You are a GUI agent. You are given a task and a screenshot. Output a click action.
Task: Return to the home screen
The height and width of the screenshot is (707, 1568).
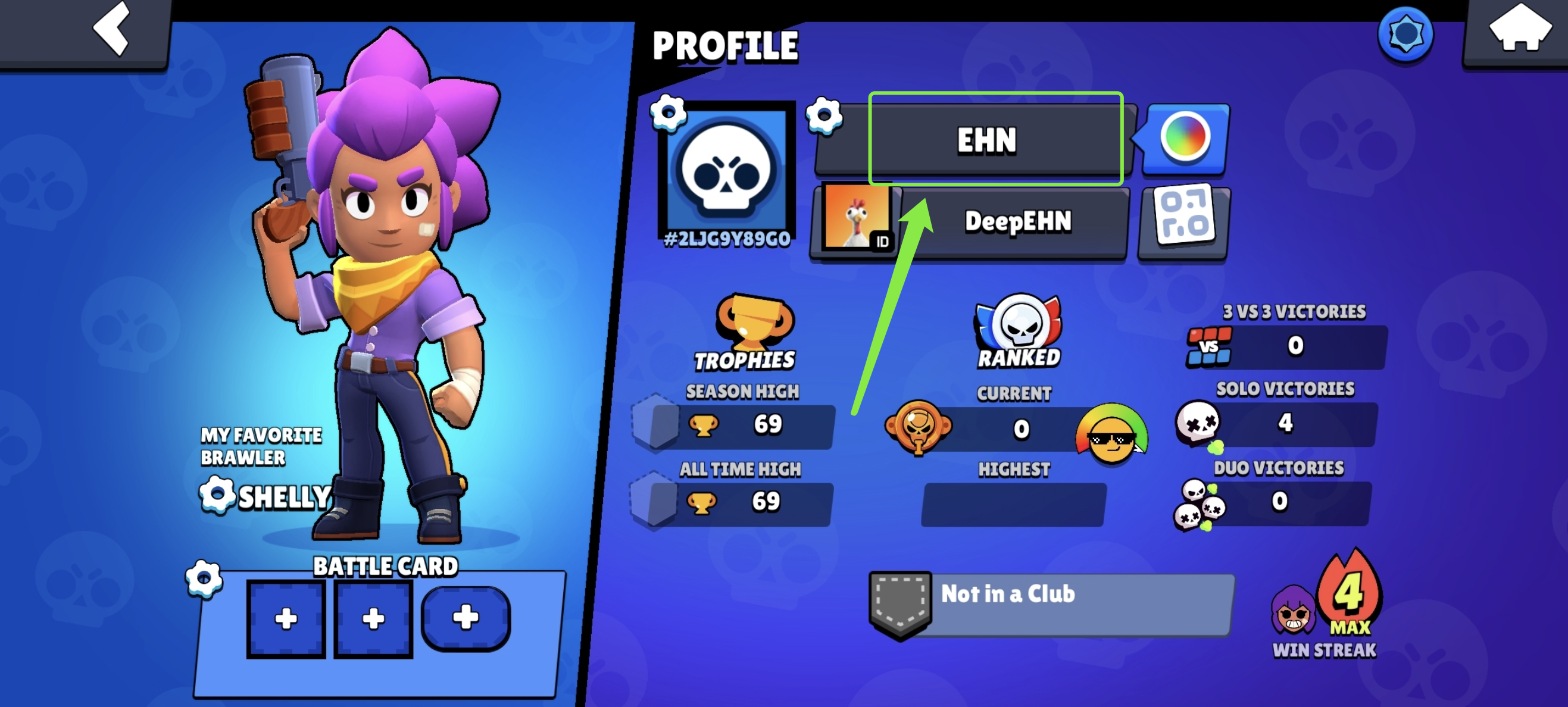pos(1519,29)
